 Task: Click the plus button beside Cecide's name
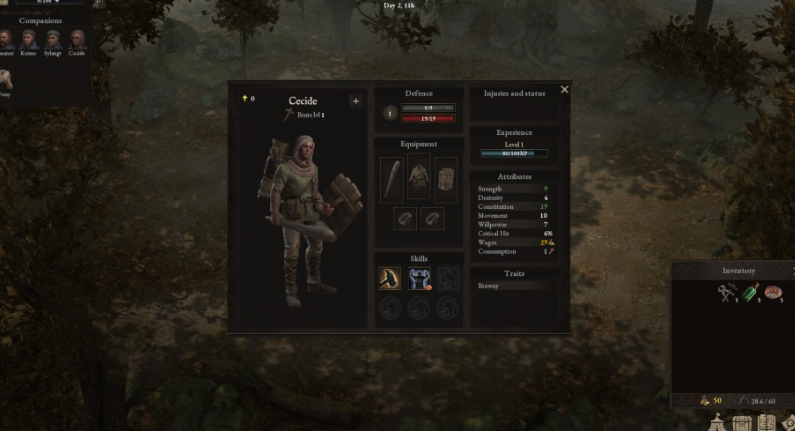click(x=355, y=100)
